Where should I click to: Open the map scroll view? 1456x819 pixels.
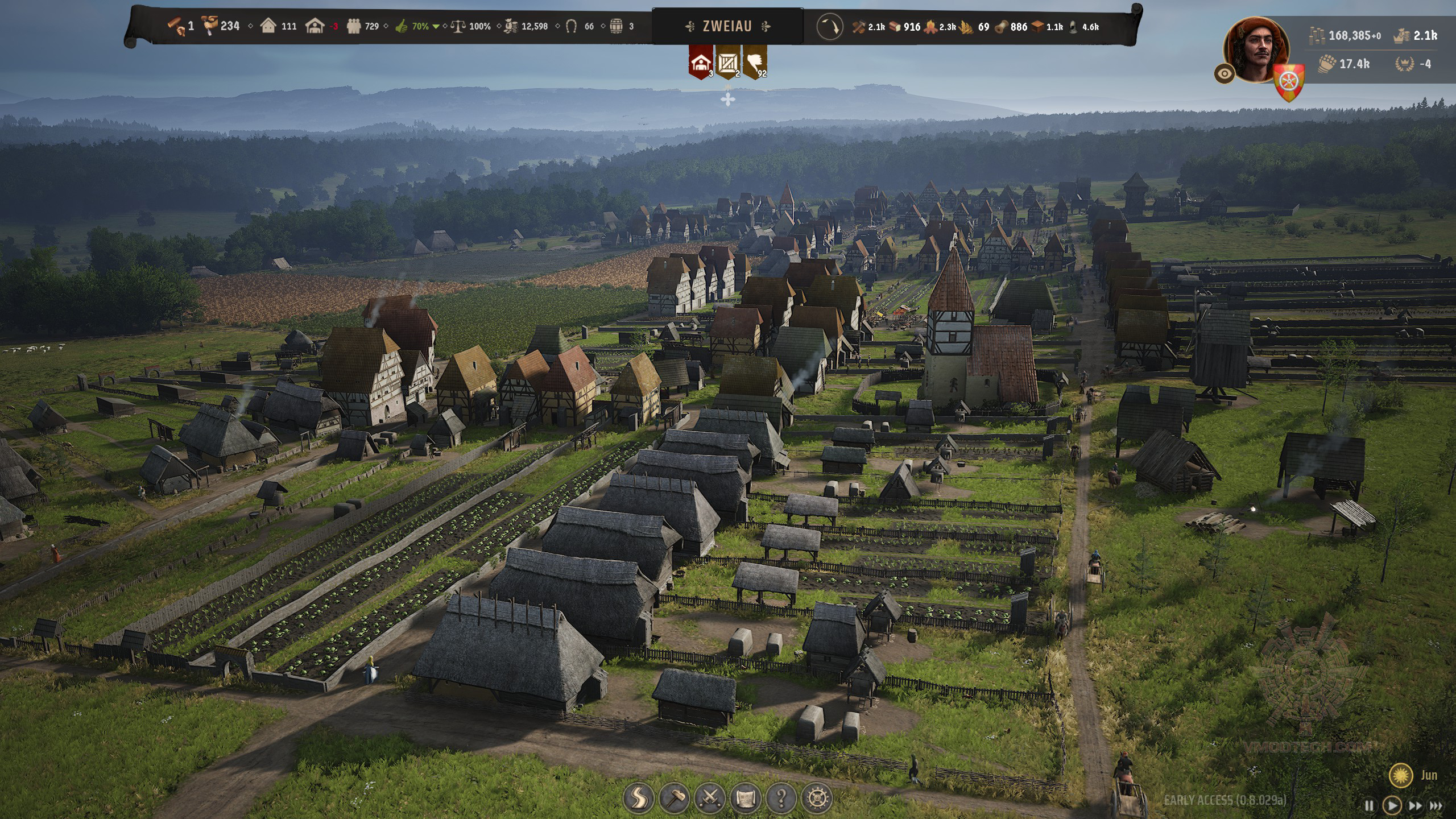point(746,799)
